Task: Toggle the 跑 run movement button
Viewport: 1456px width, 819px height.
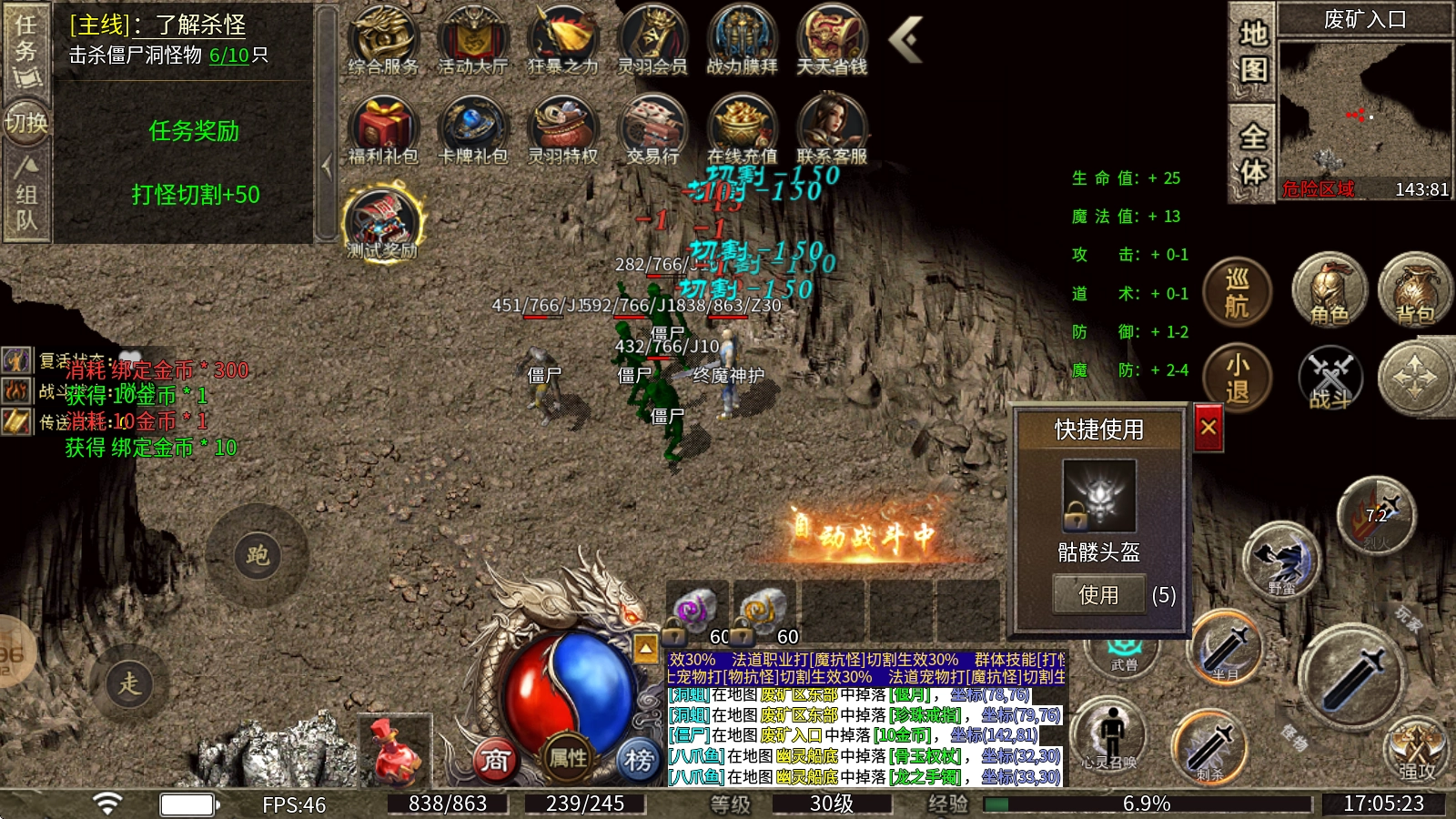Action: (x=257, y=555)
